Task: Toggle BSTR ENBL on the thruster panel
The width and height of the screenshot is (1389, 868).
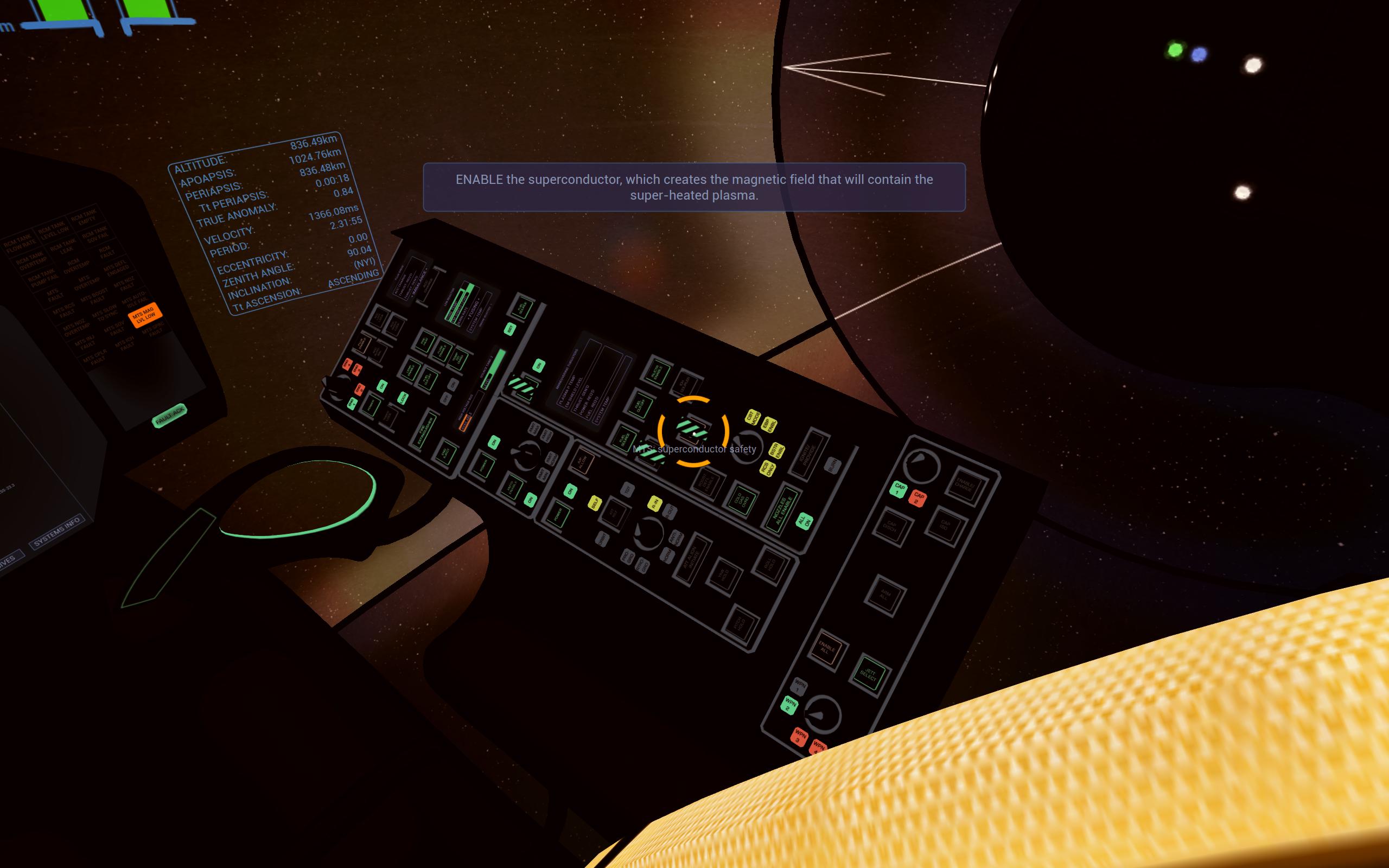Action: 776,451
